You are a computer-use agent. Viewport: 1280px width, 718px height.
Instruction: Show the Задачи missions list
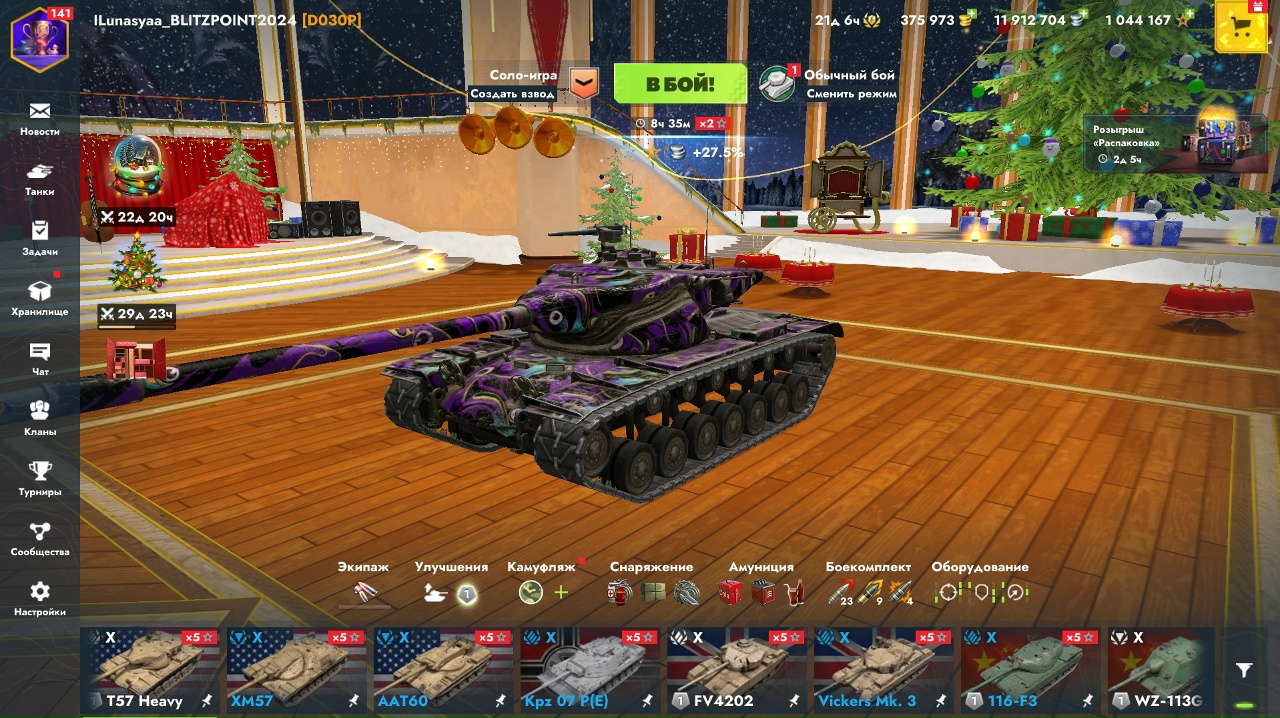pyautogui.click(x=40, y=238)
